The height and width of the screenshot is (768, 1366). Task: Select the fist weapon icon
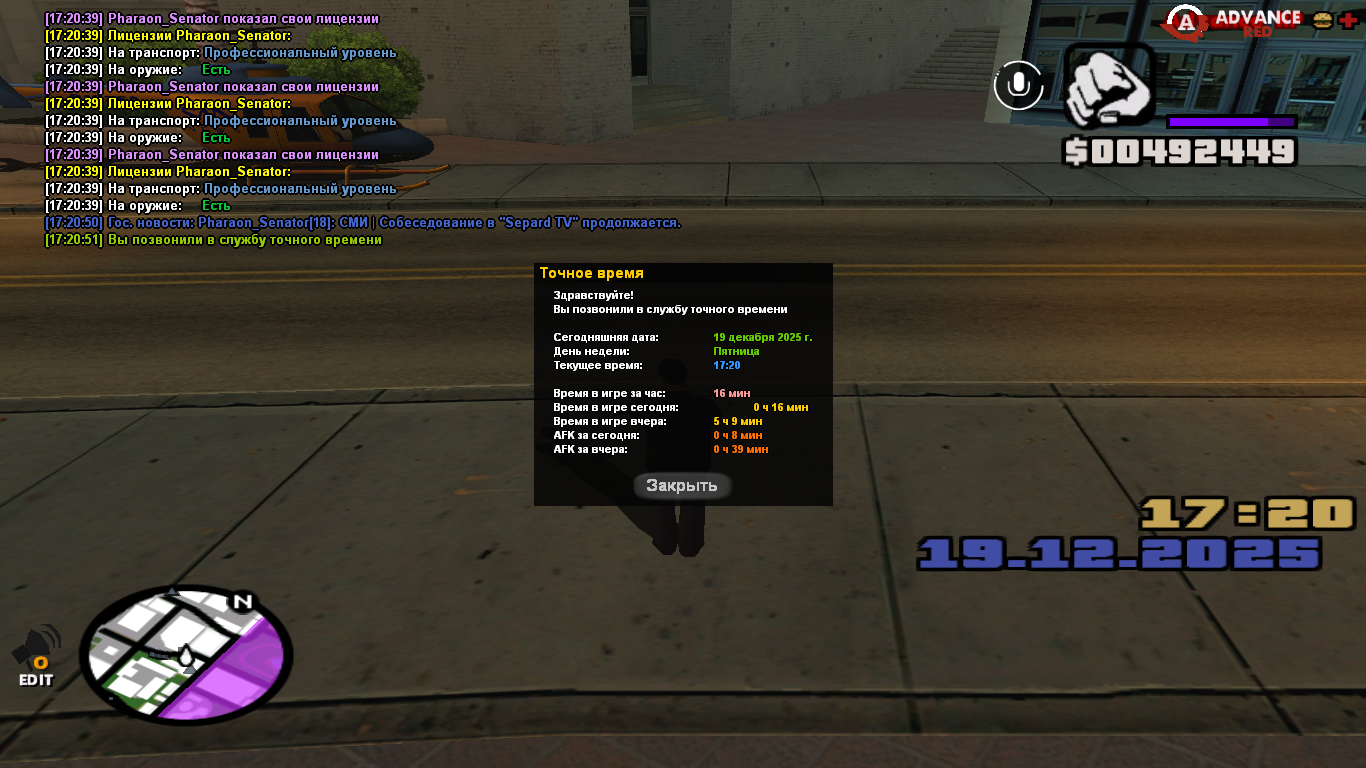1108,87
